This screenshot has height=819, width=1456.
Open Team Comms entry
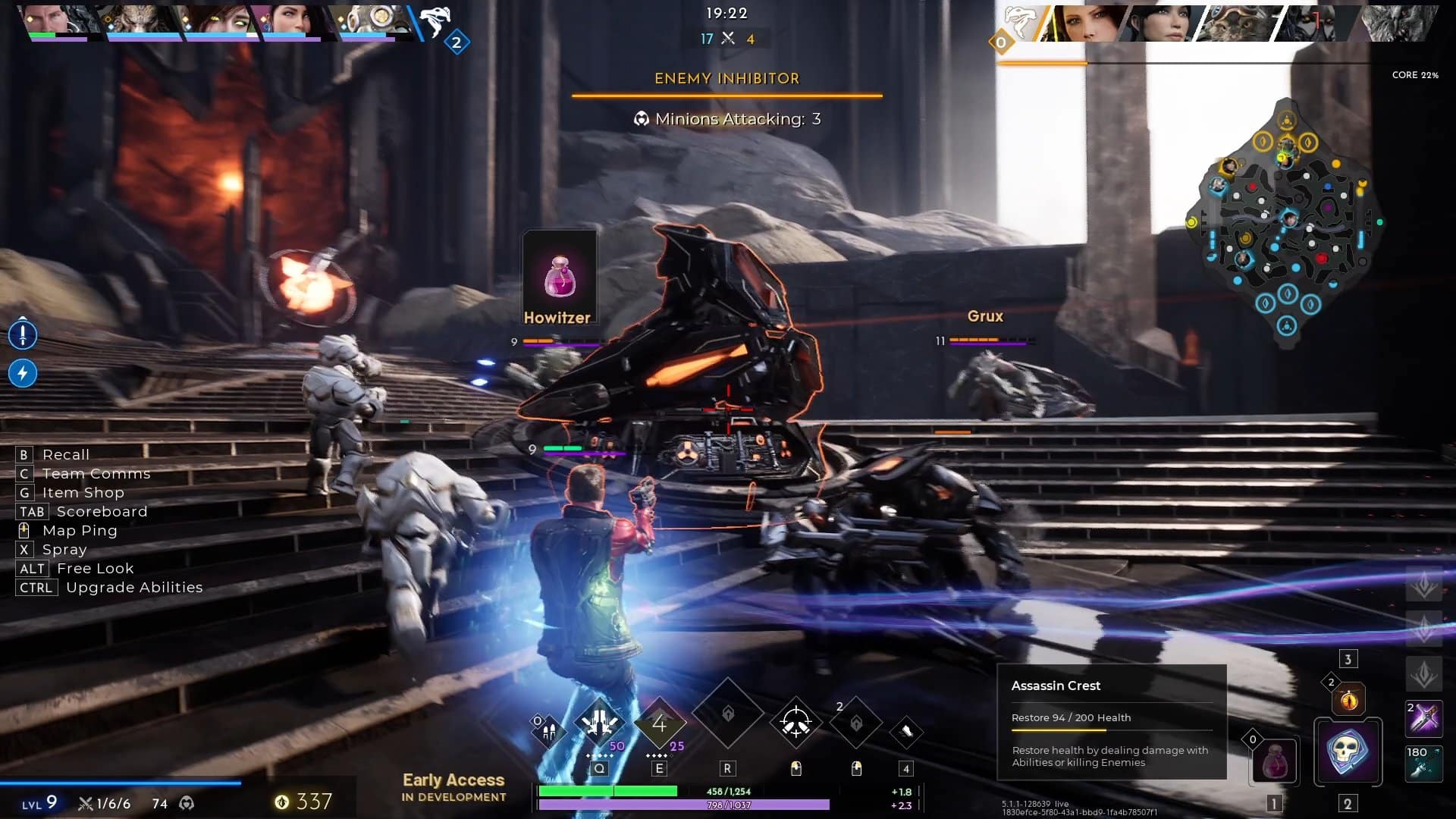click(x=96, y=473)
